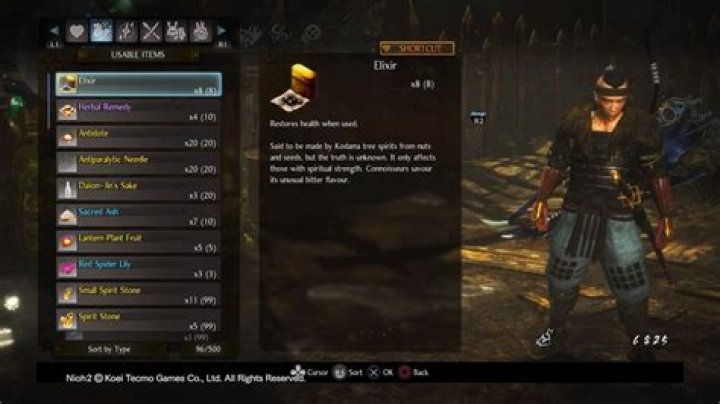
Task: Select Daion-Jin's Sake row
Action: click(138, 189)
